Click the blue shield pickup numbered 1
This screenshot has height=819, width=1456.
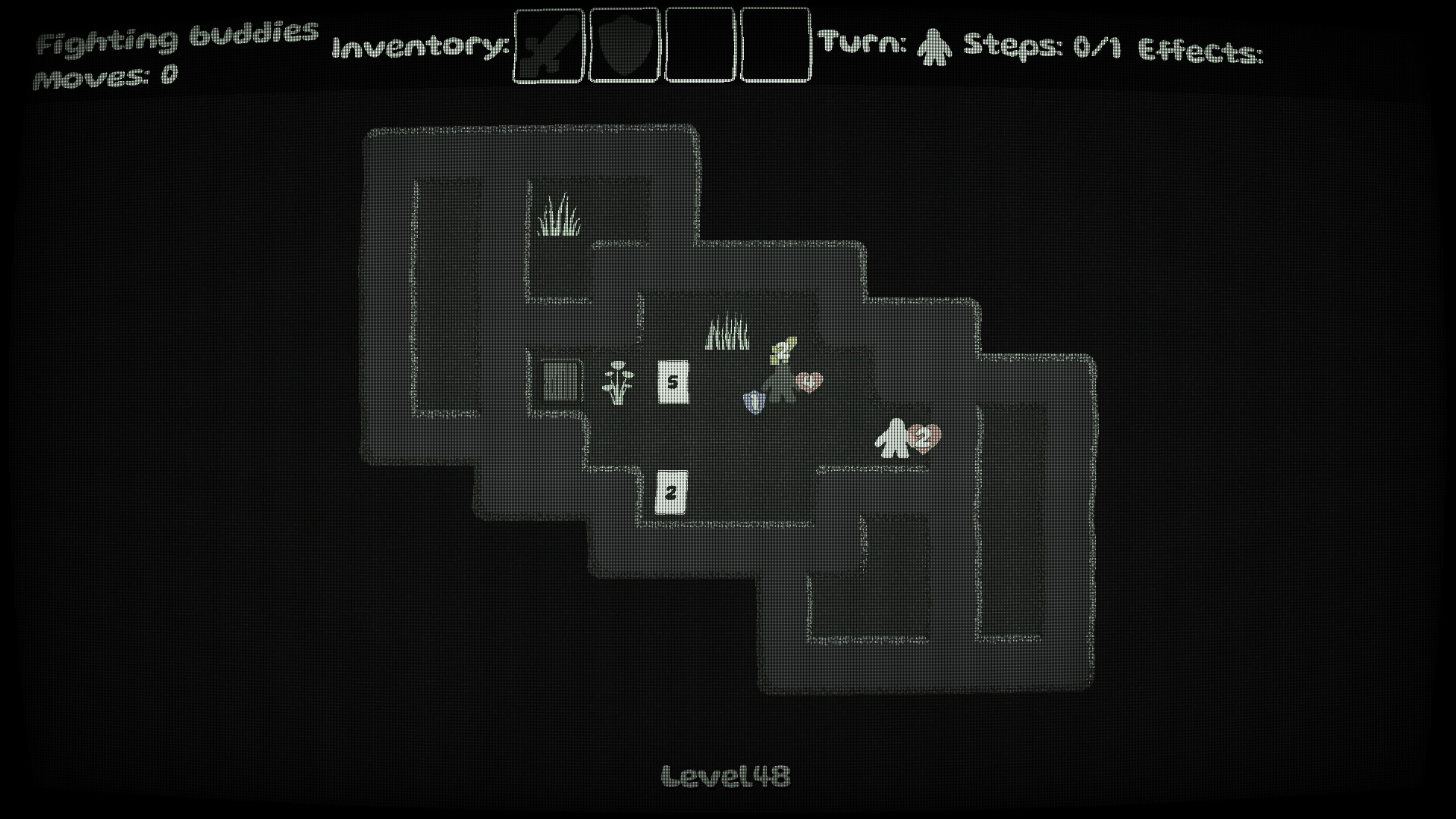click(x=755, y=402)
